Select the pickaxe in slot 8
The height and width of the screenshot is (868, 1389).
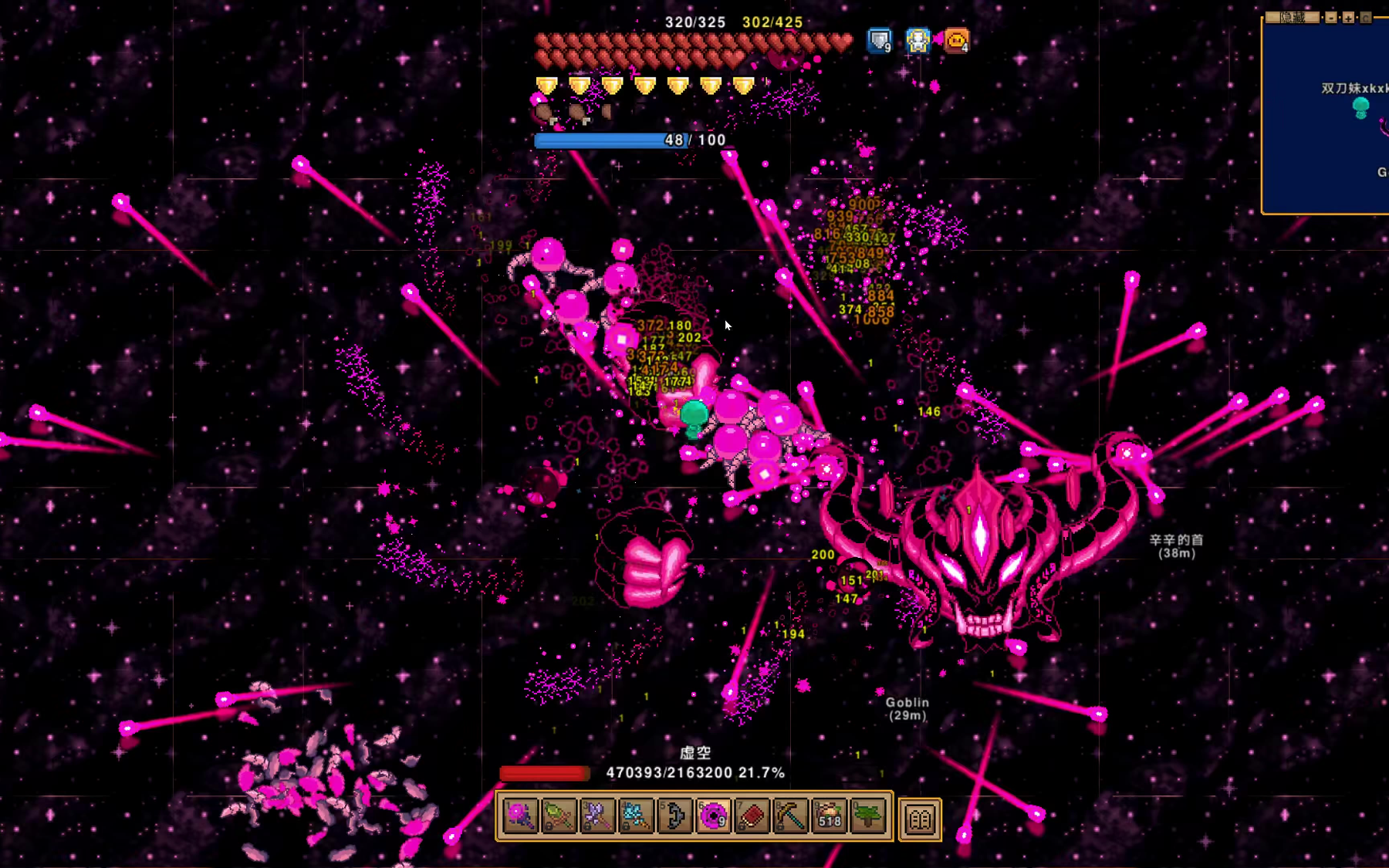(x=790, y=816)
